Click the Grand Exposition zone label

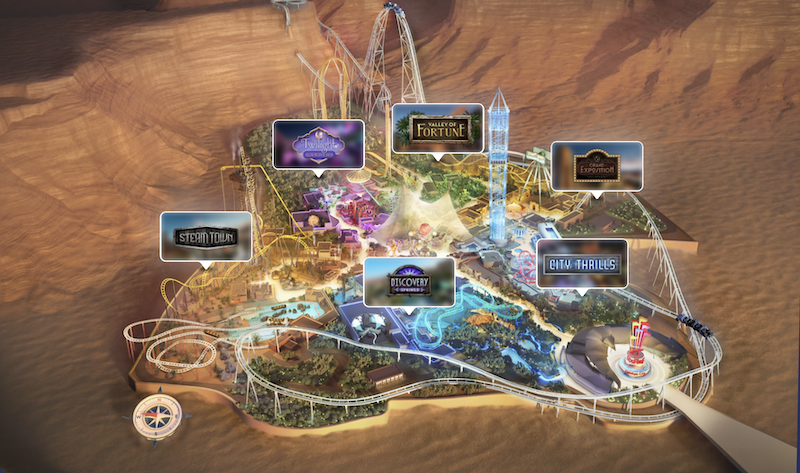tap(596, 166)
